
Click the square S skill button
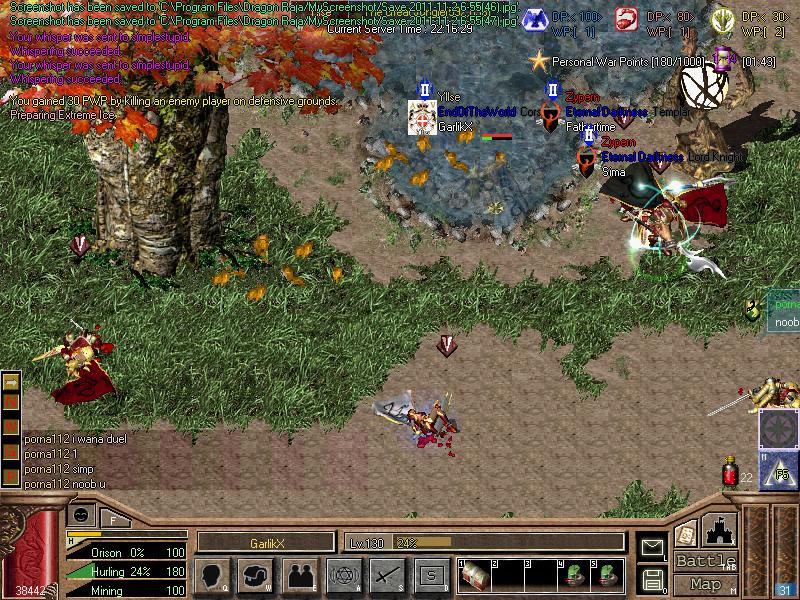click(431, 575)
